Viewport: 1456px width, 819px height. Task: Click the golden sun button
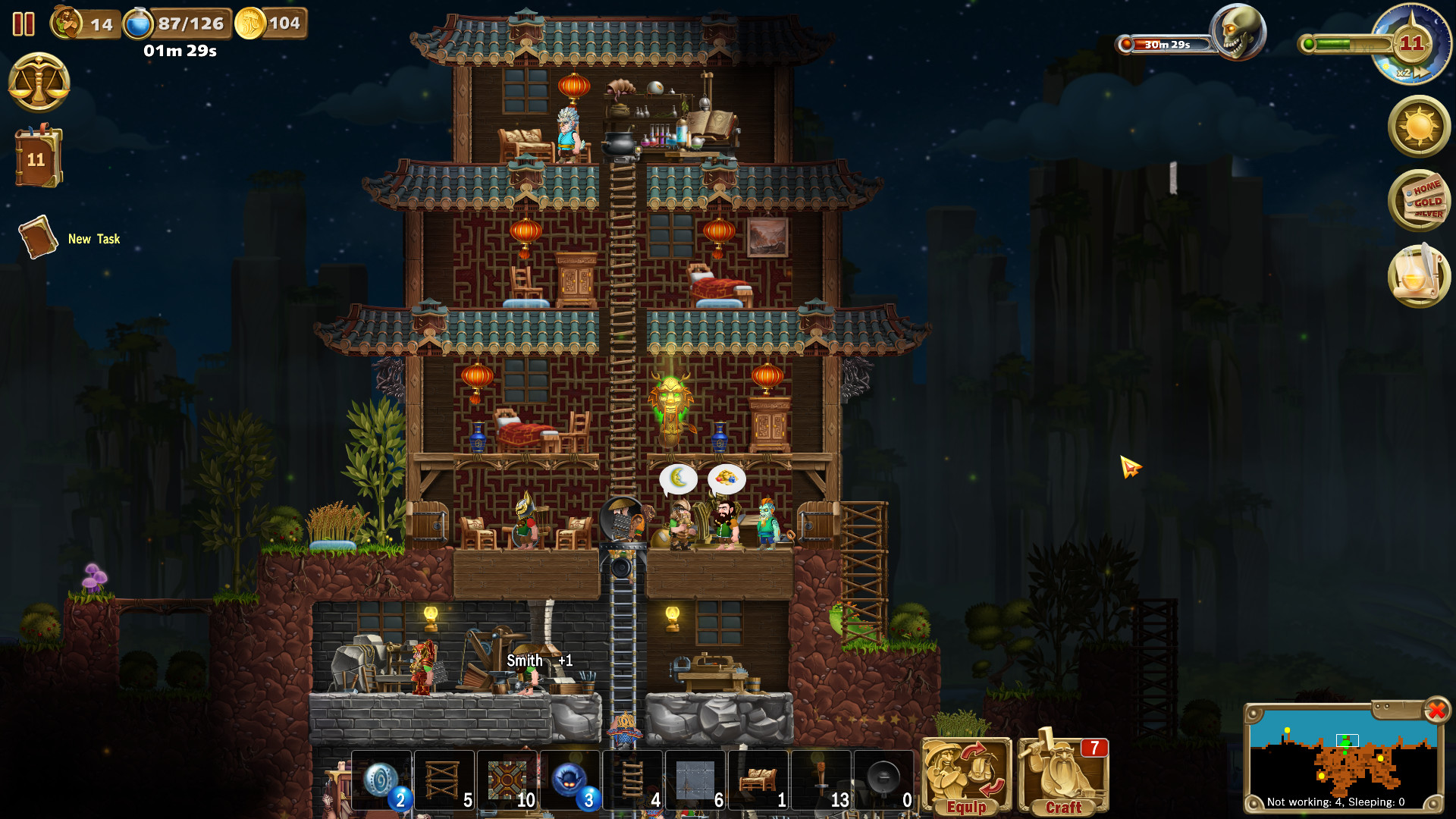[x=1419, y=127]
